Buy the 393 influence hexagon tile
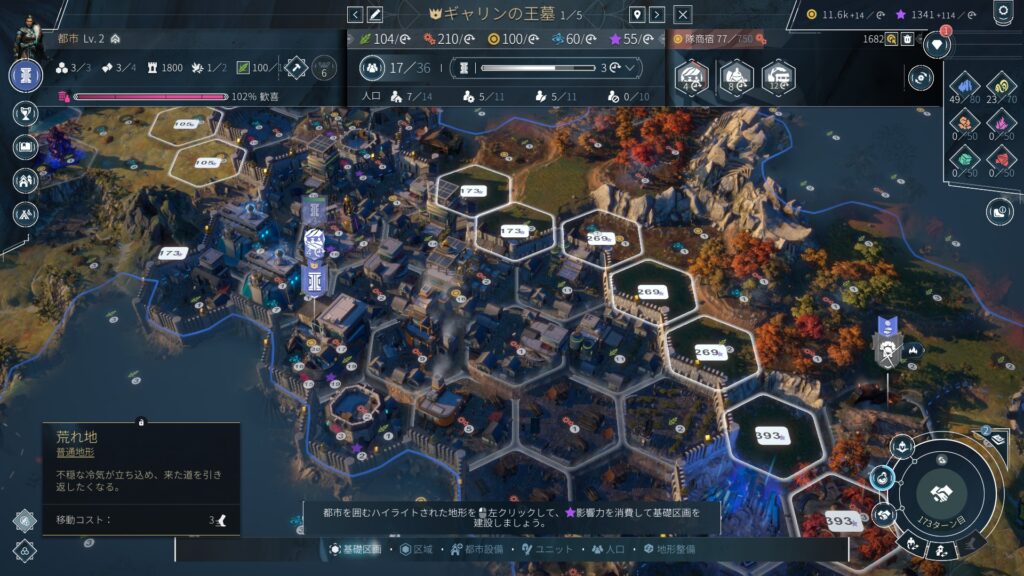 tap(770, 437)
